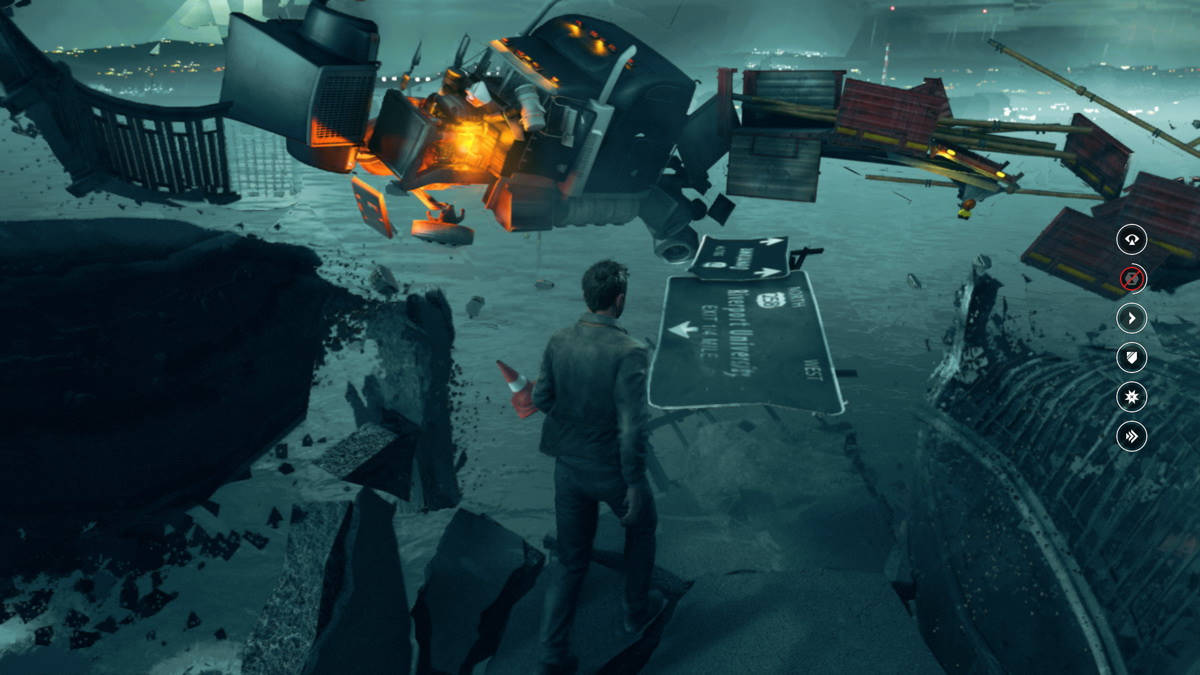The height and width of the screenshot is (675, 1200).
Task: Trigger the Time Blast starburst ability
Action: coord(1131,397)
